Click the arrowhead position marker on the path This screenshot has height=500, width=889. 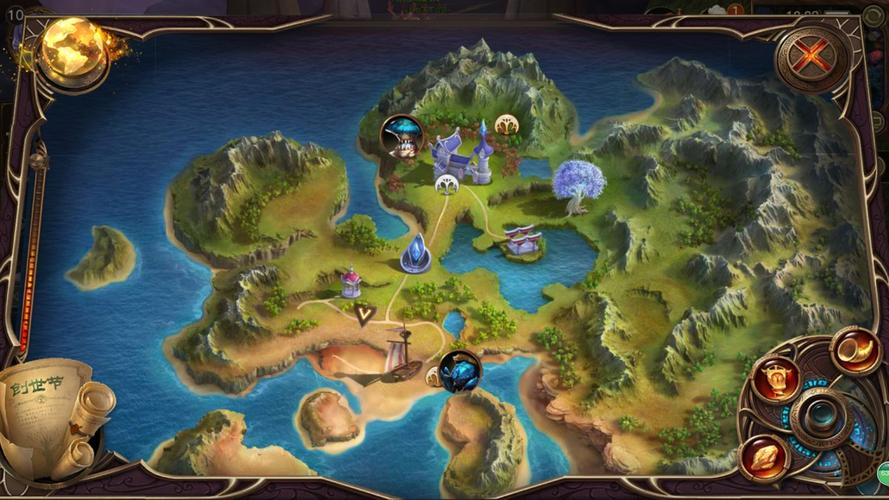[x=364, y=314]
